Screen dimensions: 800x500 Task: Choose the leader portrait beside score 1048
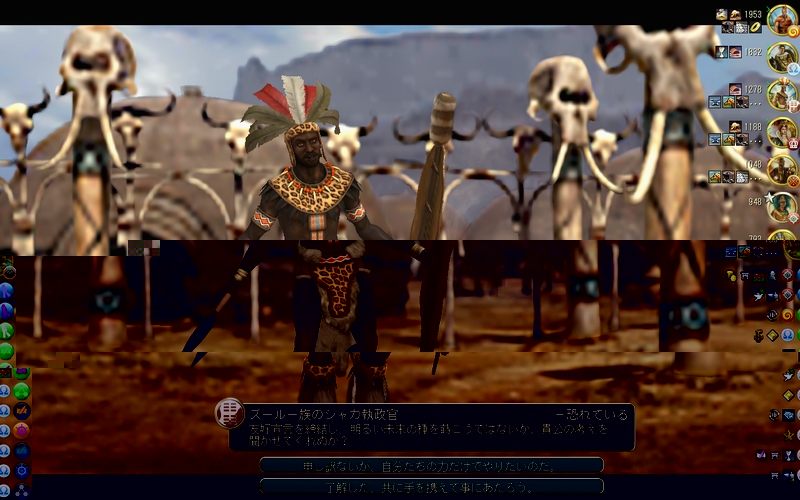(x=782, y=169)
